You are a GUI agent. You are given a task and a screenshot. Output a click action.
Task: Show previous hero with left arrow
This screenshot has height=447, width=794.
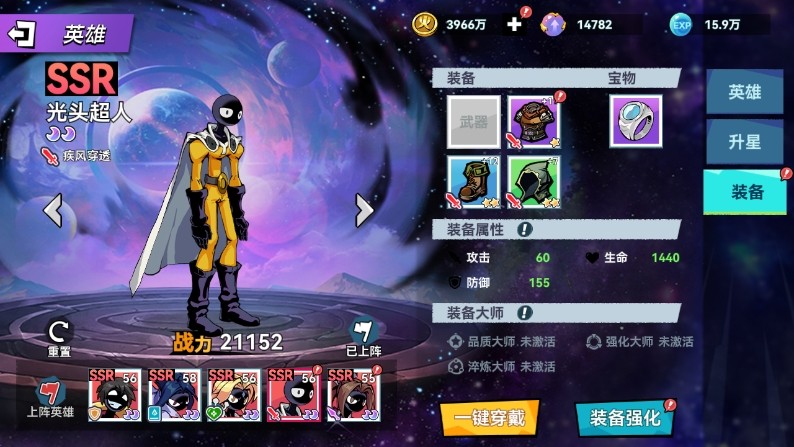click(x=53, y=210)
